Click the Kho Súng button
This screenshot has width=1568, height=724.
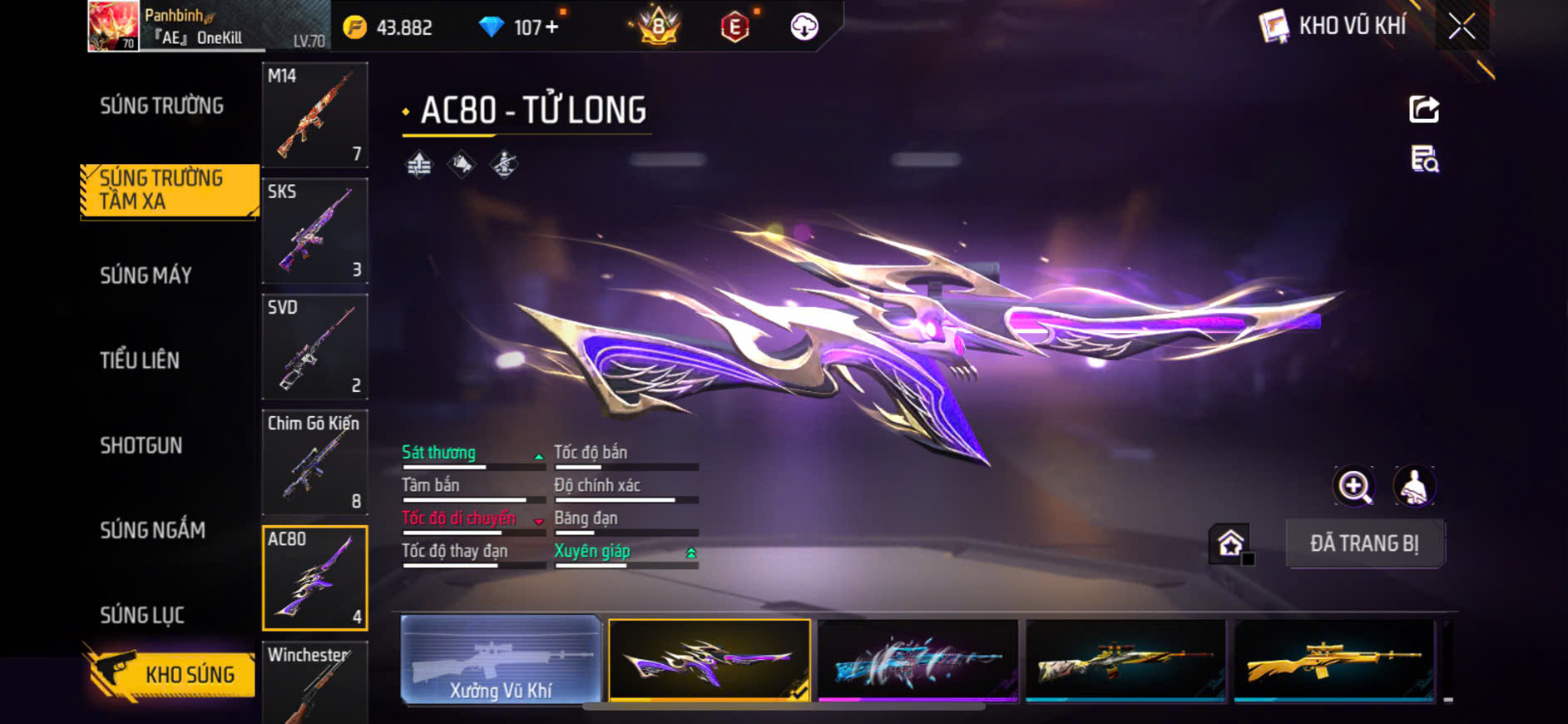pyautogui.click(x=171, y=674)
